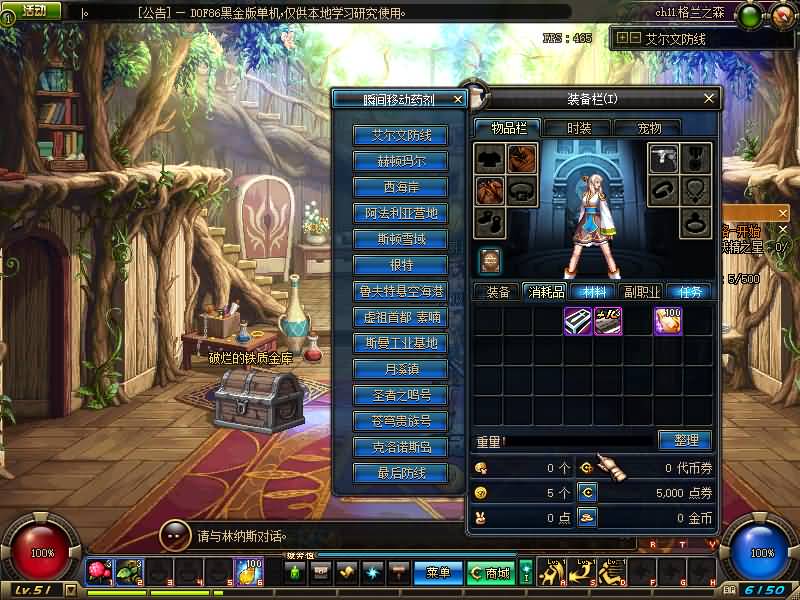This screenshot has height=600, width=800.
Task: Close the 装备栏 inventory window
Action: tap(709, 98)
